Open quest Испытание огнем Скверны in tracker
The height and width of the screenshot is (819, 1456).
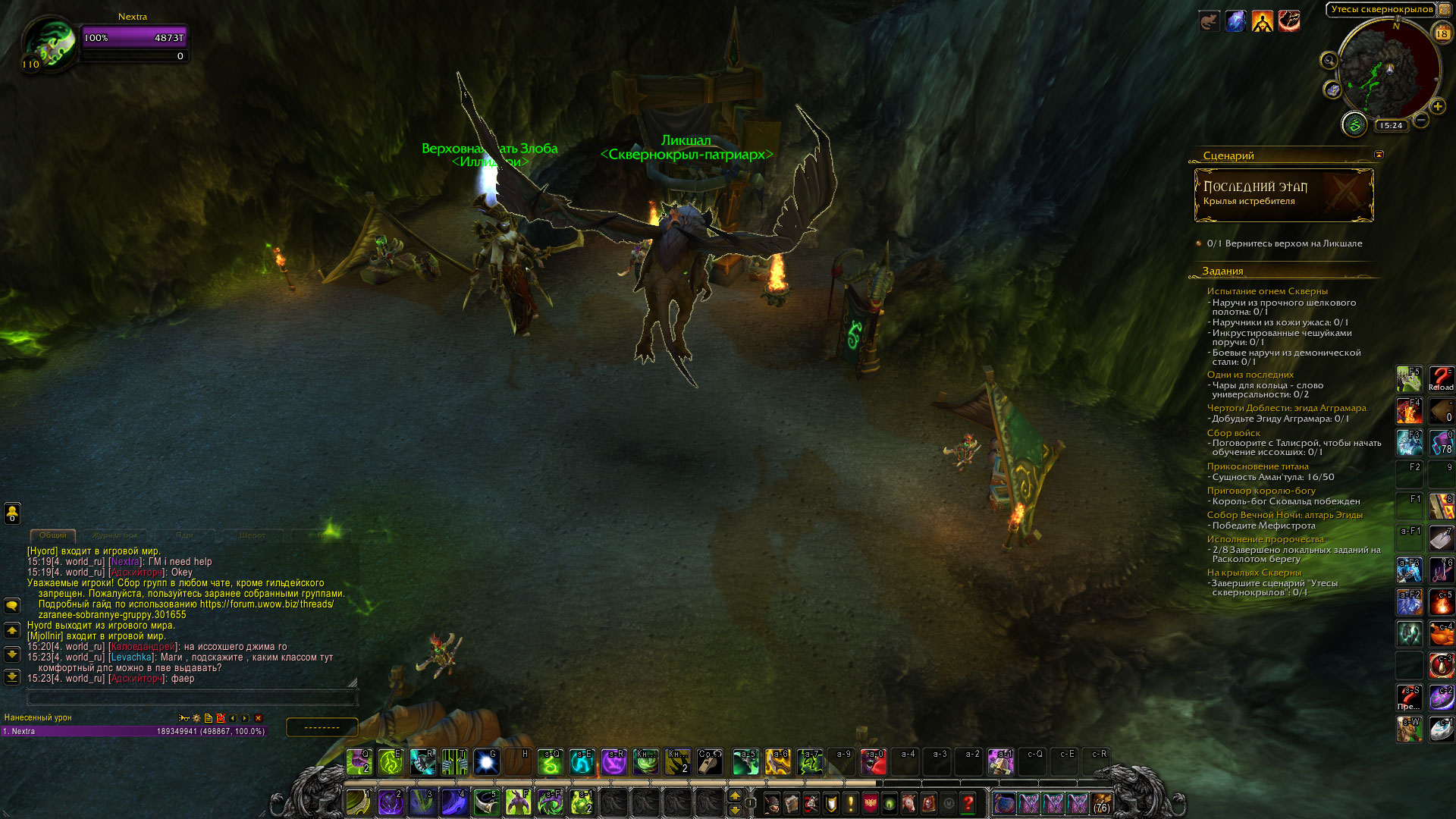coord(1267,291)
